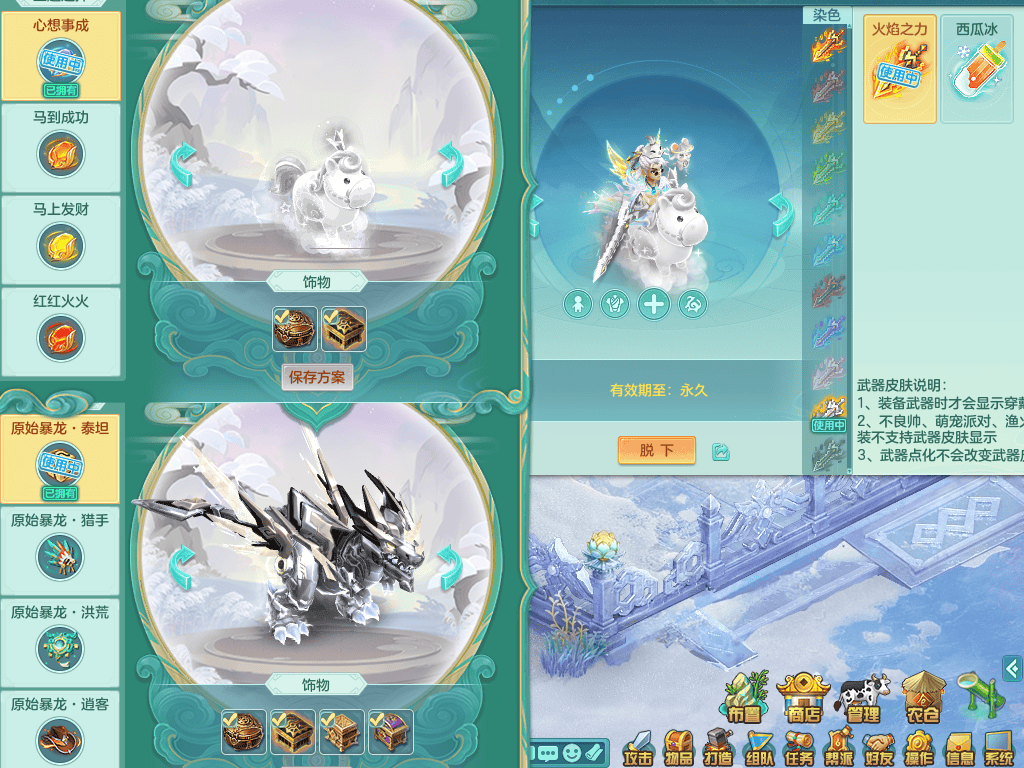
Task: Open the 任务 quest scroll
Action: (799, 748)
